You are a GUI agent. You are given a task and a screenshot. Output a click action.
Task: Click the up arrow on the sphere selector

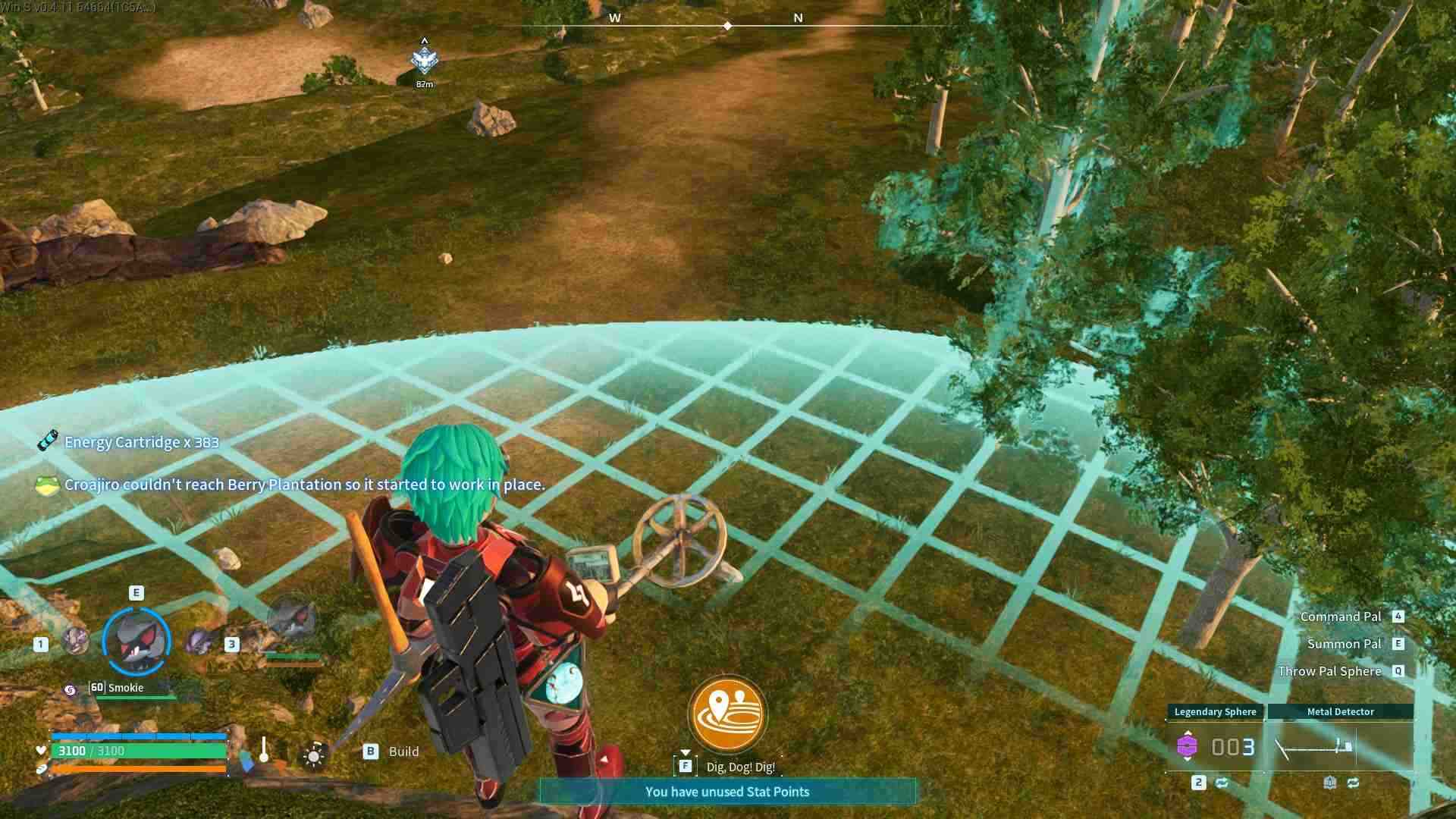pos(1188,732)
